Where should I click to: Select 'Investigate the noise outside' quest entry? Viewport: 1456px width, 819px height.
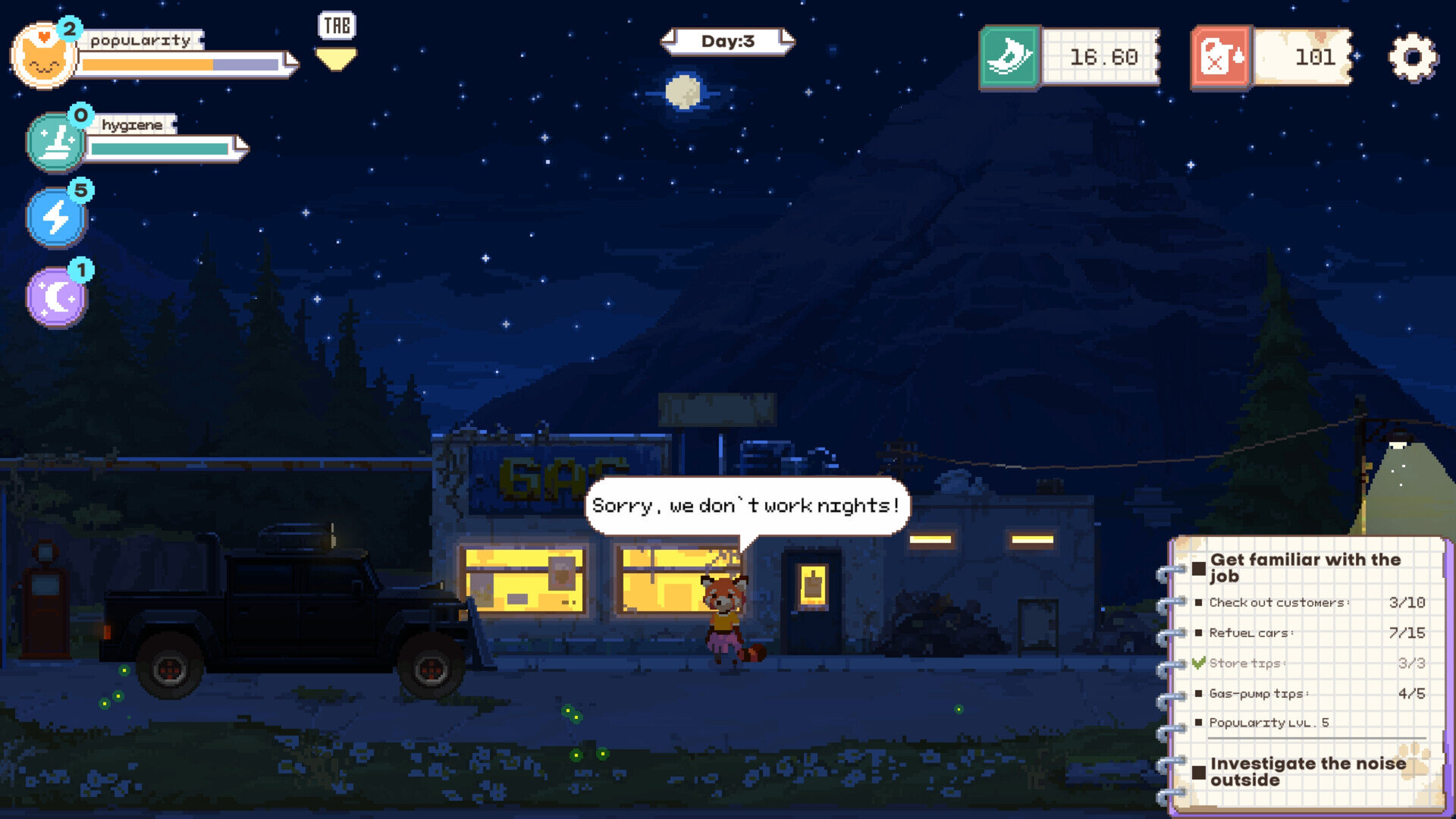tap(1307, 771)
